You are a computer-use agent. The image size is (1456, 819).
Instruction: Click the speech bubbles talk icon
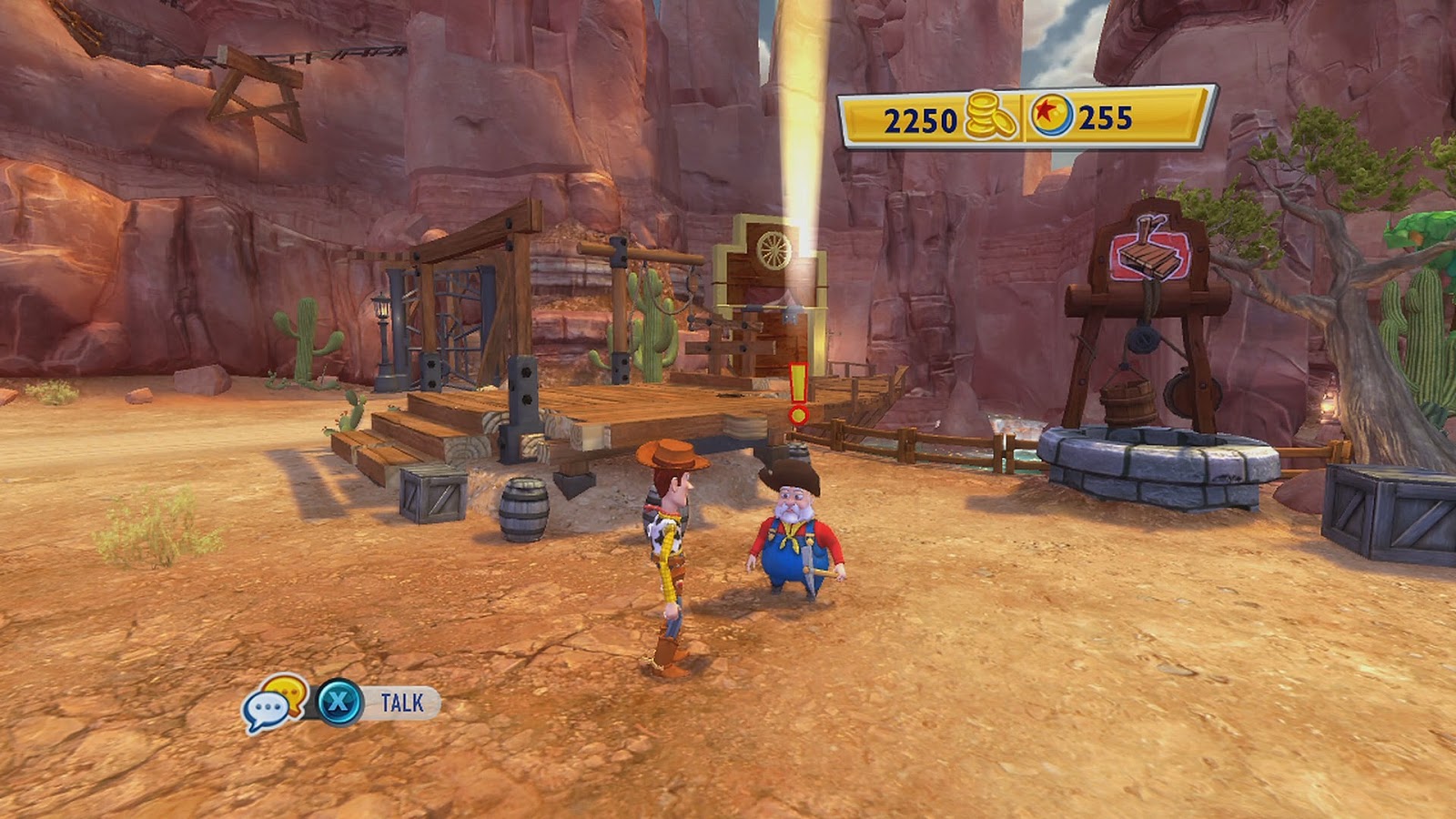pos(273,703)
